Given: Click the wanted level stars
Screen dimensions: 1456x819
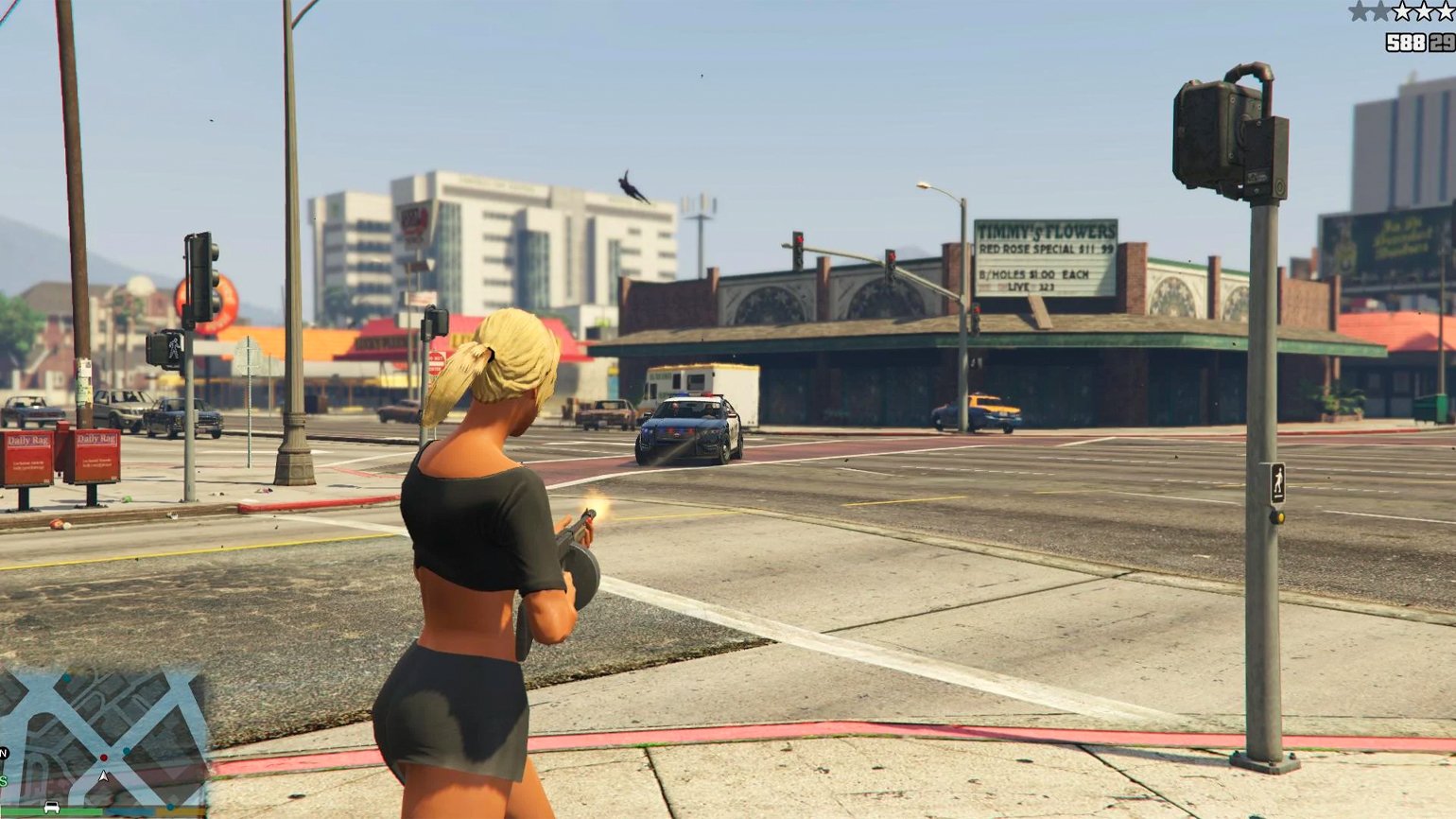Looking at the screenshot, I should [x=1401, y=11].
